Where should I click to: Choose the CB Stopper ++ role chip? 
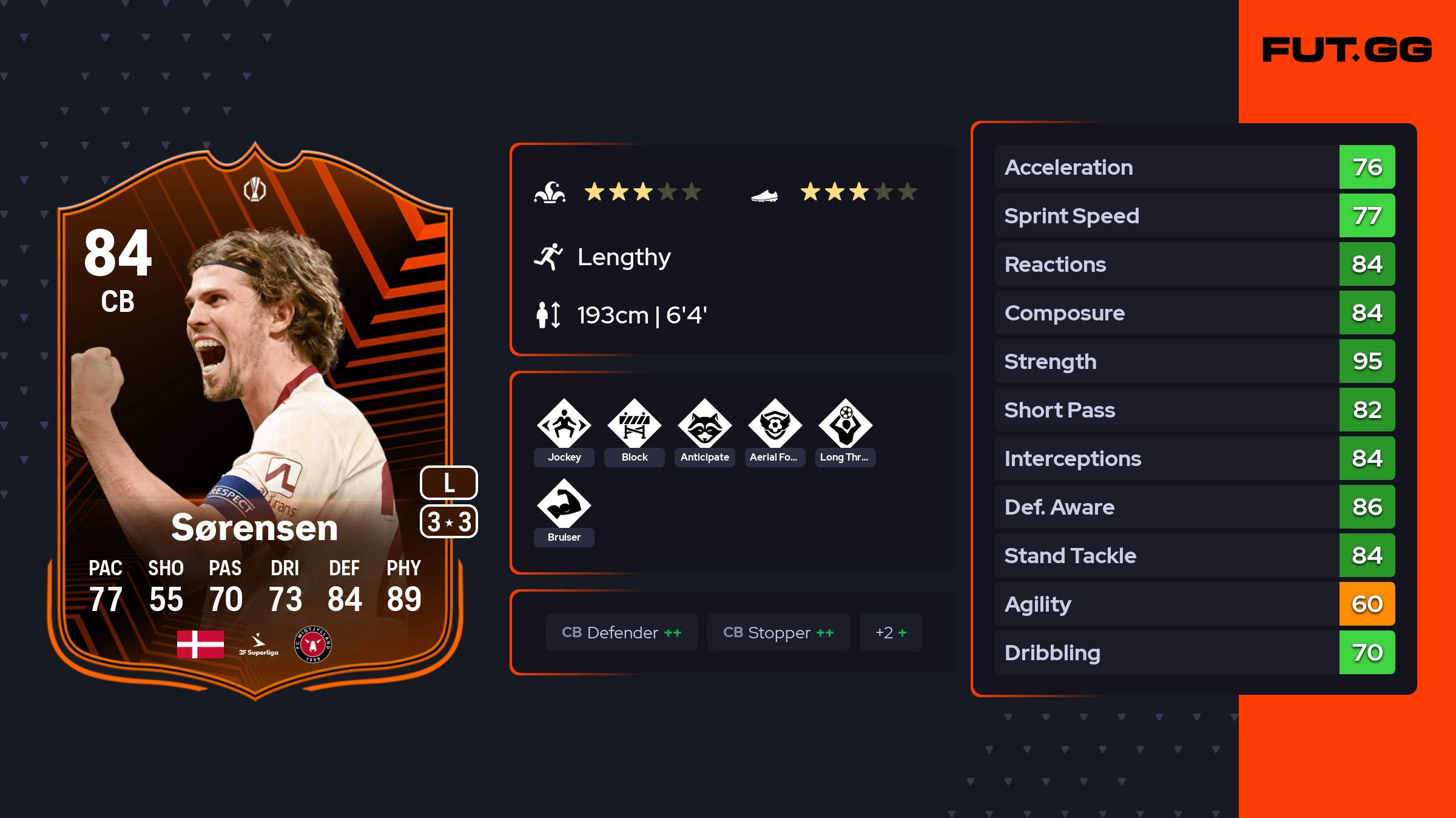[x=778, y=632]
